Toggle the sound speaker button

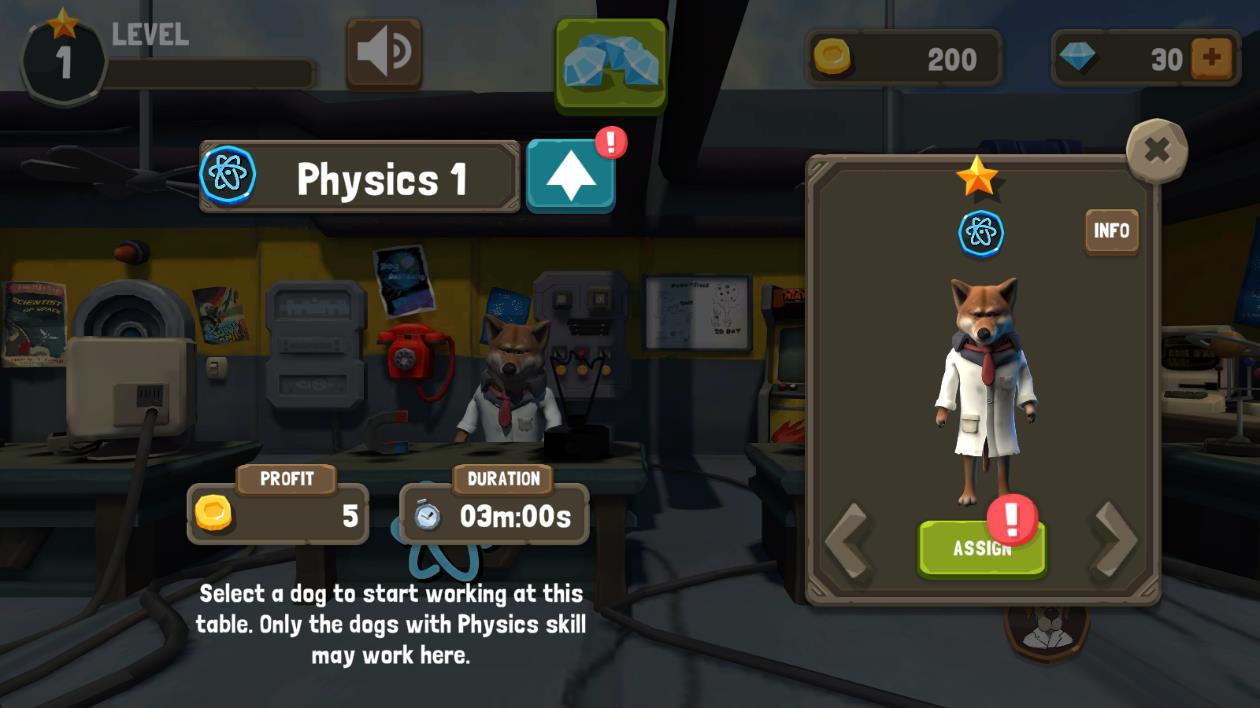point(384,55)
